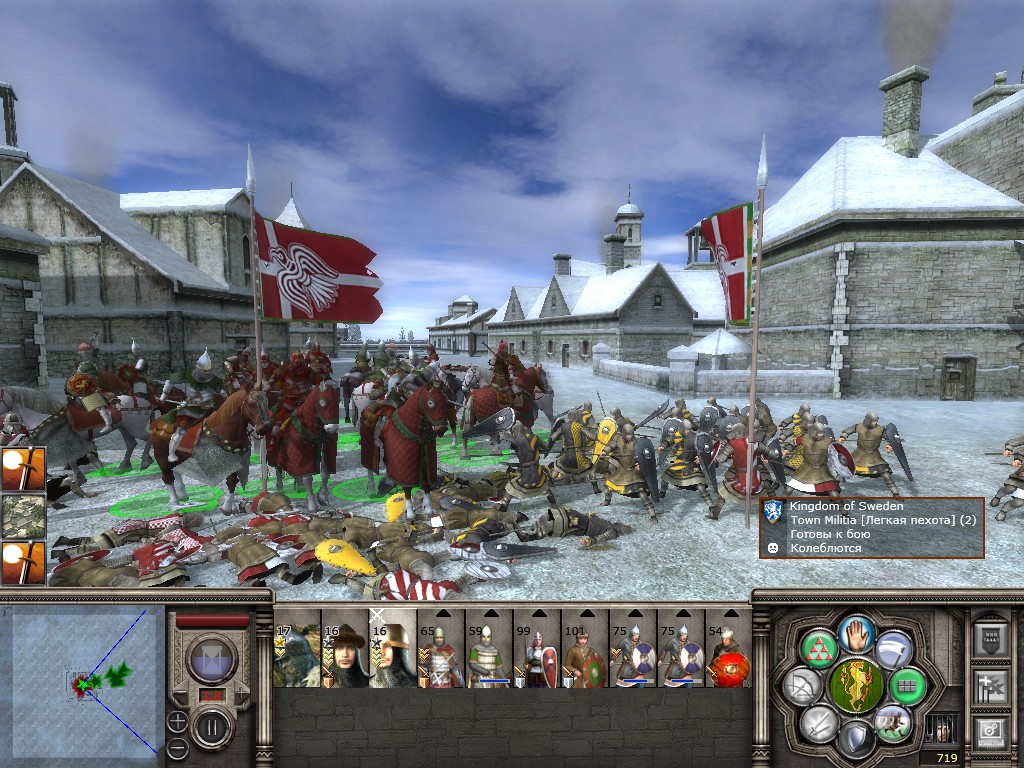This screenshot has height=768, width=1024.
Task: Select the 65-man infantry unit card
Action: tap(440, 655)
